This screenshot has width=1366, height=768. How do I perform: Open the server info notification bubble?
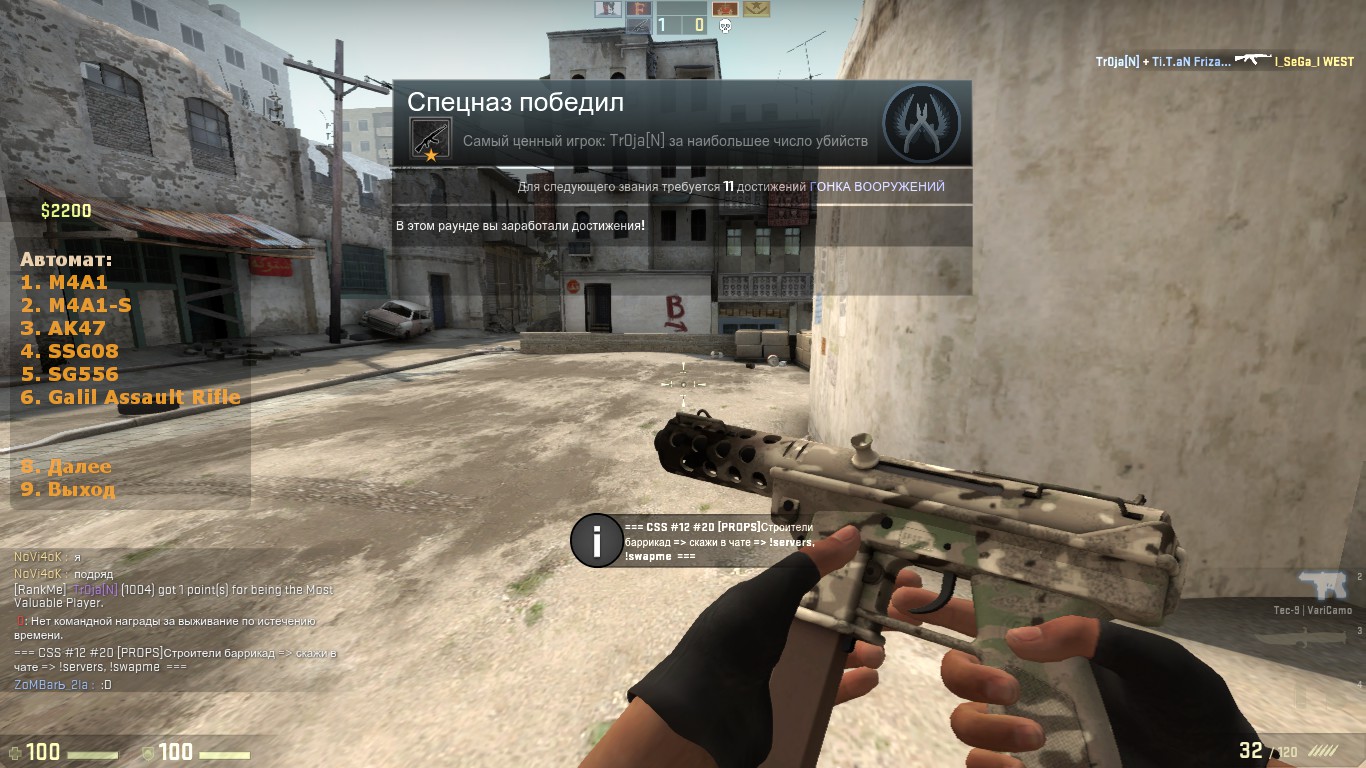point(597,541)
